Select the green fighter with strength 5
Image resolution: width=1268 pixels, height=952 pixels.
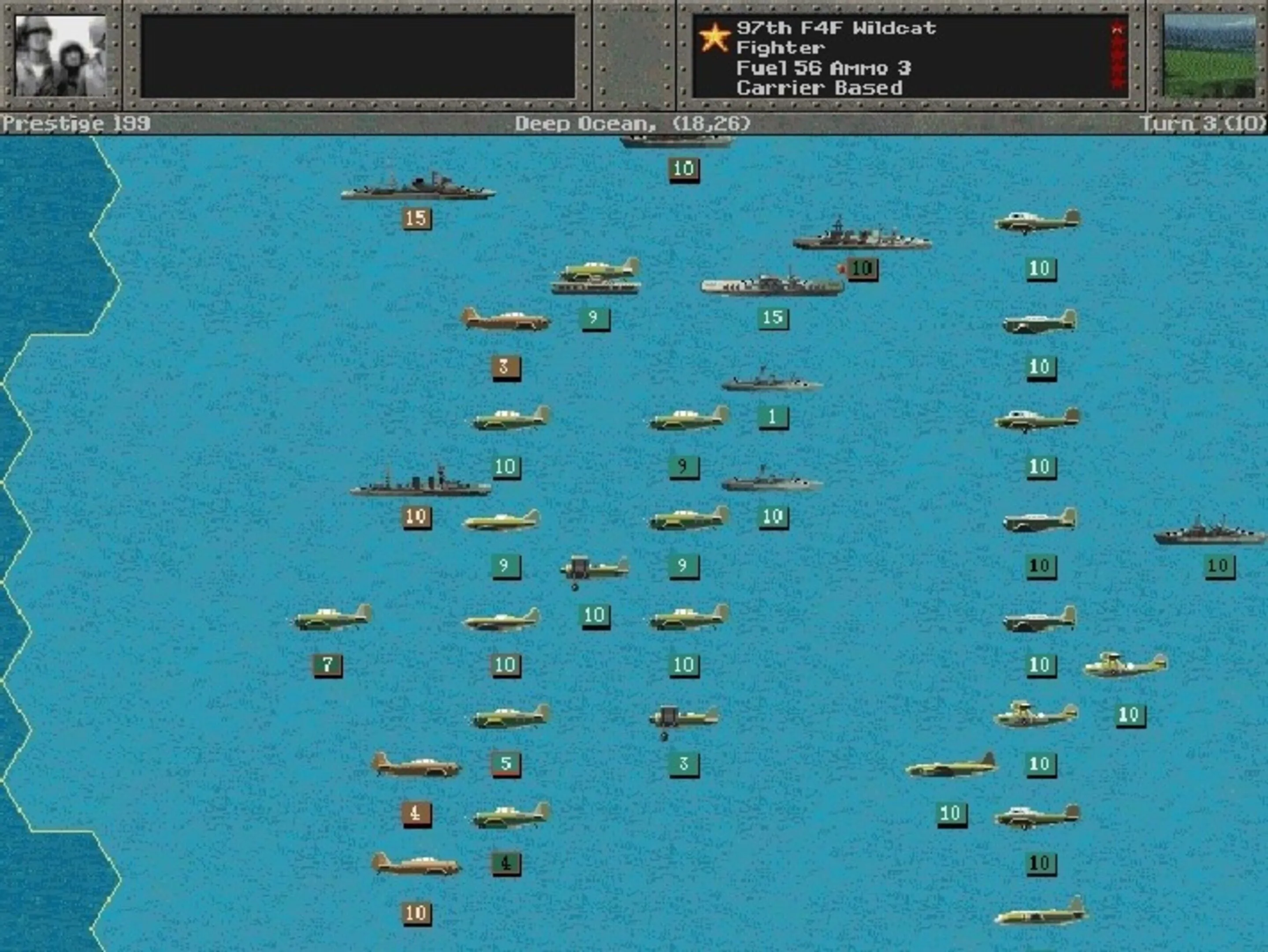(x=510, y=717)
